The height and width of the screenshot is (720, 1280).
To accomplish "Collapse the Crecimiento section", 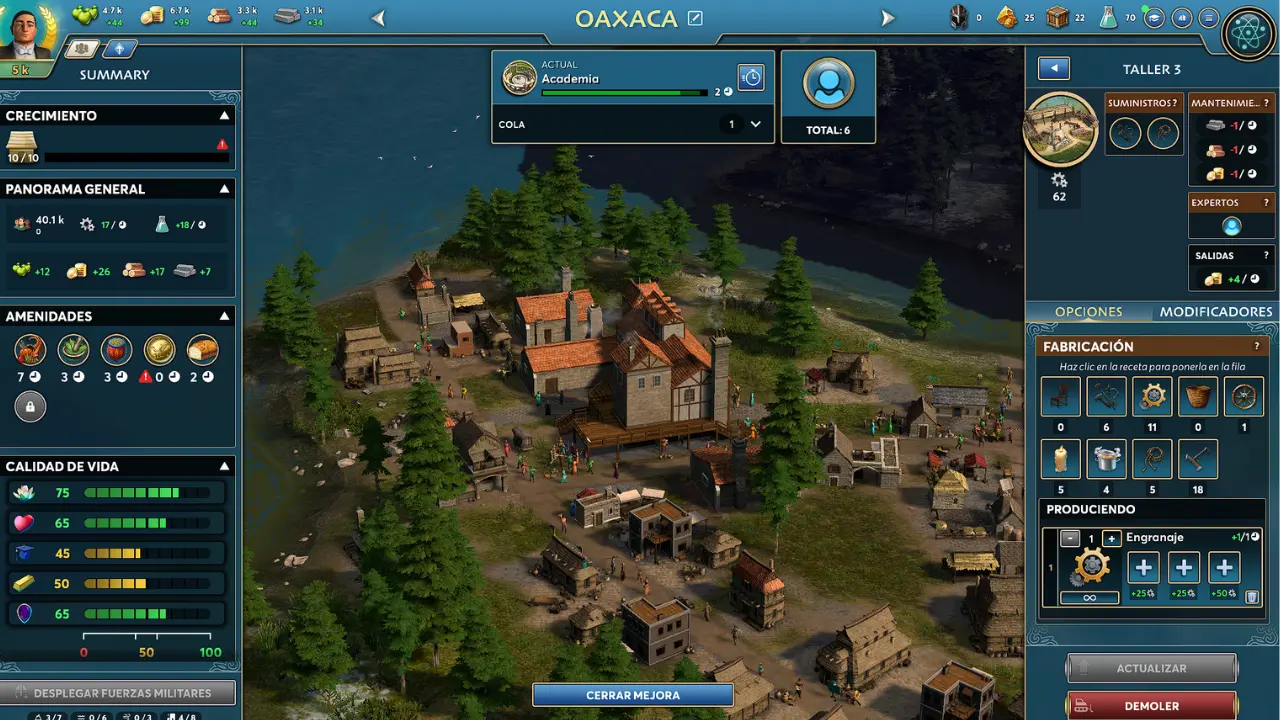I will tap(224, 116).
